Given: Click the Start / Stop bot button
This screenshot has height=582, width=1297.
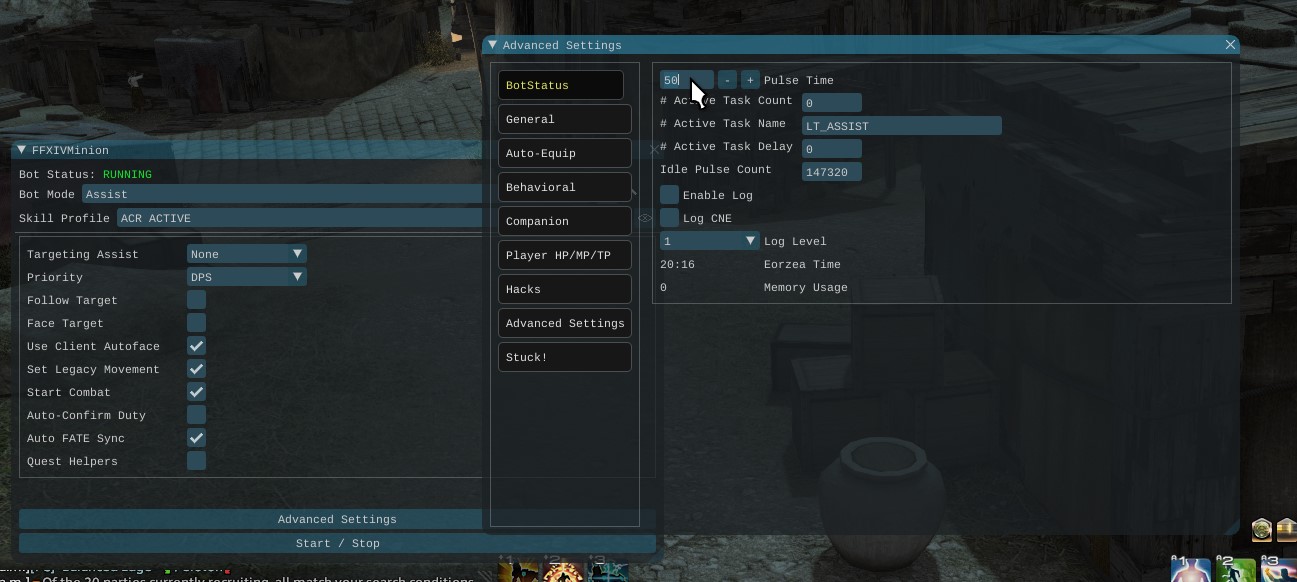Looking at the screenshot, I should pos(337,543).
